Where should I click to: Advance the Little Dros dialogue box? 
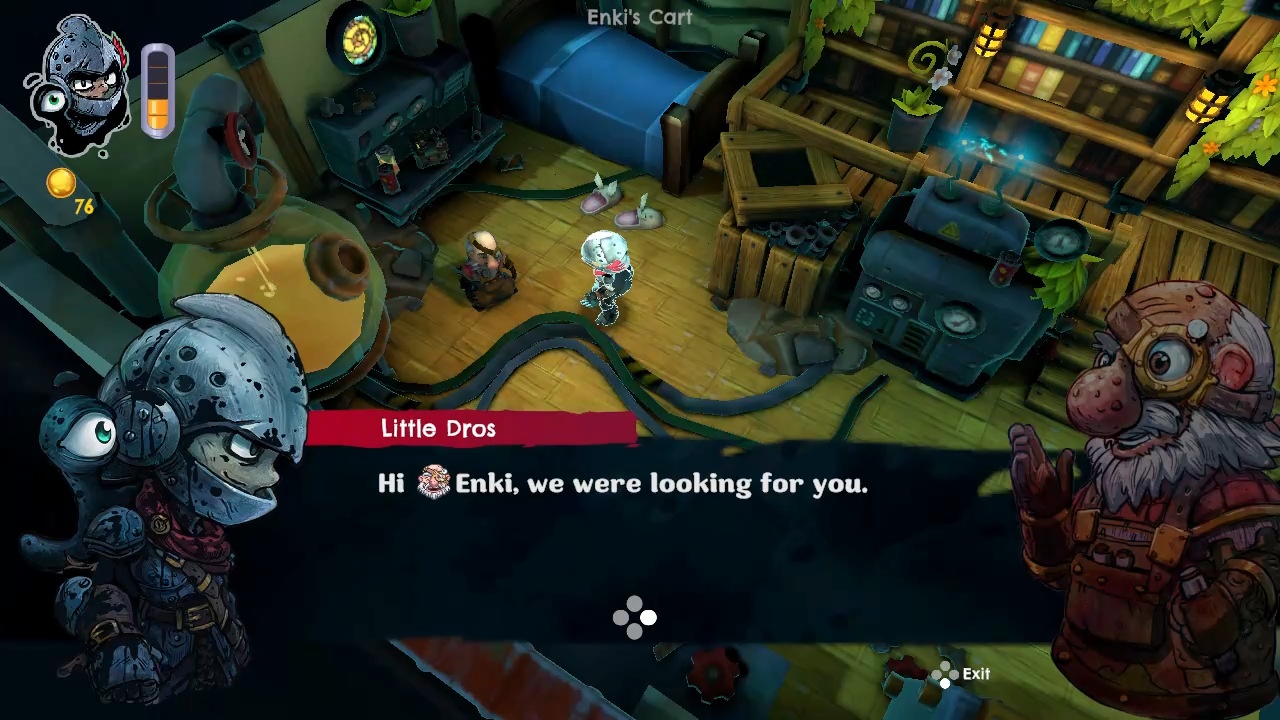point(635,617)
